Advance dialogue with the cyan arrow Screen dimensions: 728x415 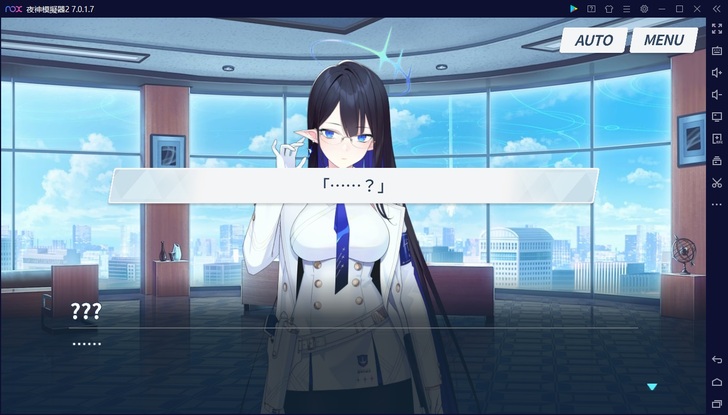(652, 386)
